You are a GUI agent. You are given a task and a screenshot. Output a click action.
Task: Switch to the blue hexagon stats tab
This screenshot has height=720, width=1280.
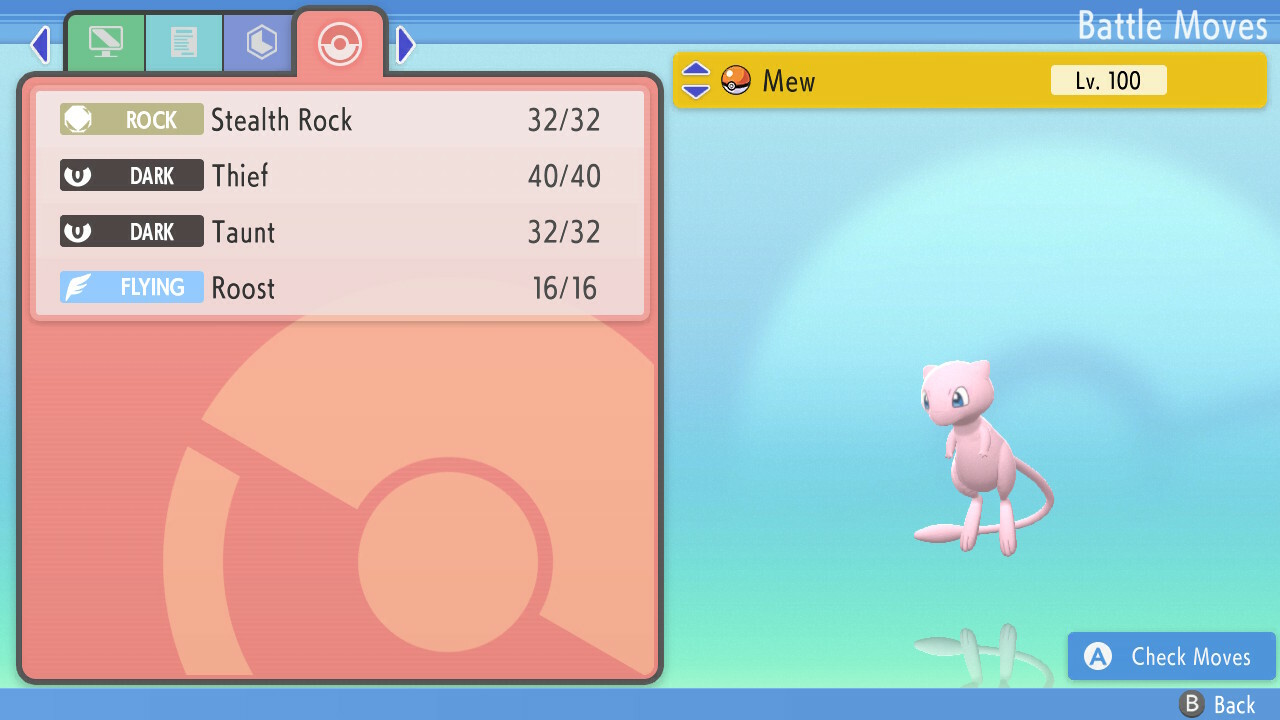point(261,43)
